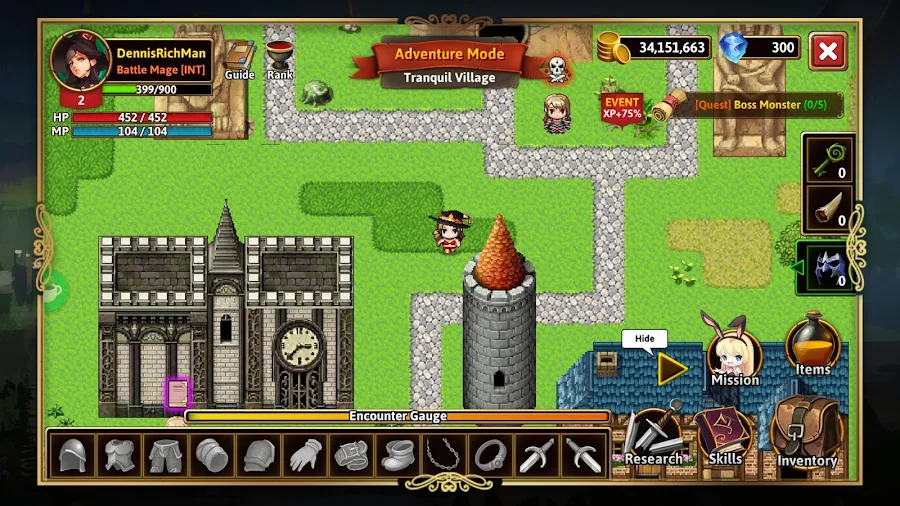Image resolution: width=900 pixels, height=506 pixels.
Task: Tap the blue gem currency counter
Action: pyautogui.click(x=760, y=47)
